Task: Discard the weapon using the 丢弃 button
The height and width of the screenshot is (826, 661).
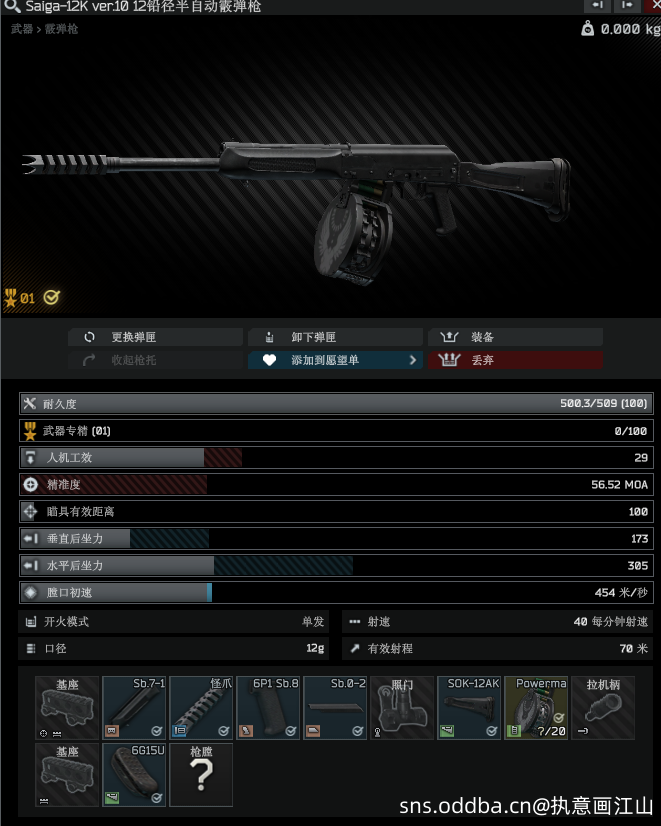Action: 515,360
